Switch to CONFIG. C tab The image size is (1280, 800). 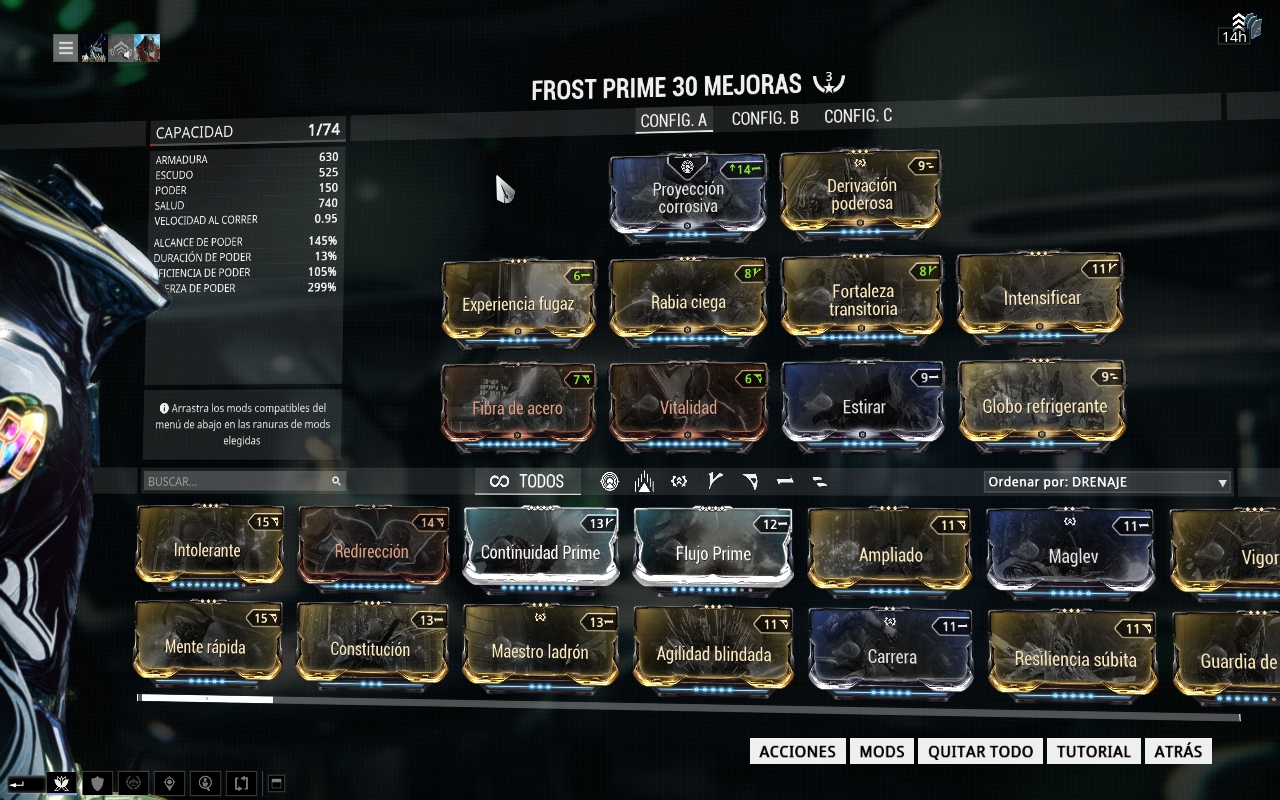pos(856,117)
